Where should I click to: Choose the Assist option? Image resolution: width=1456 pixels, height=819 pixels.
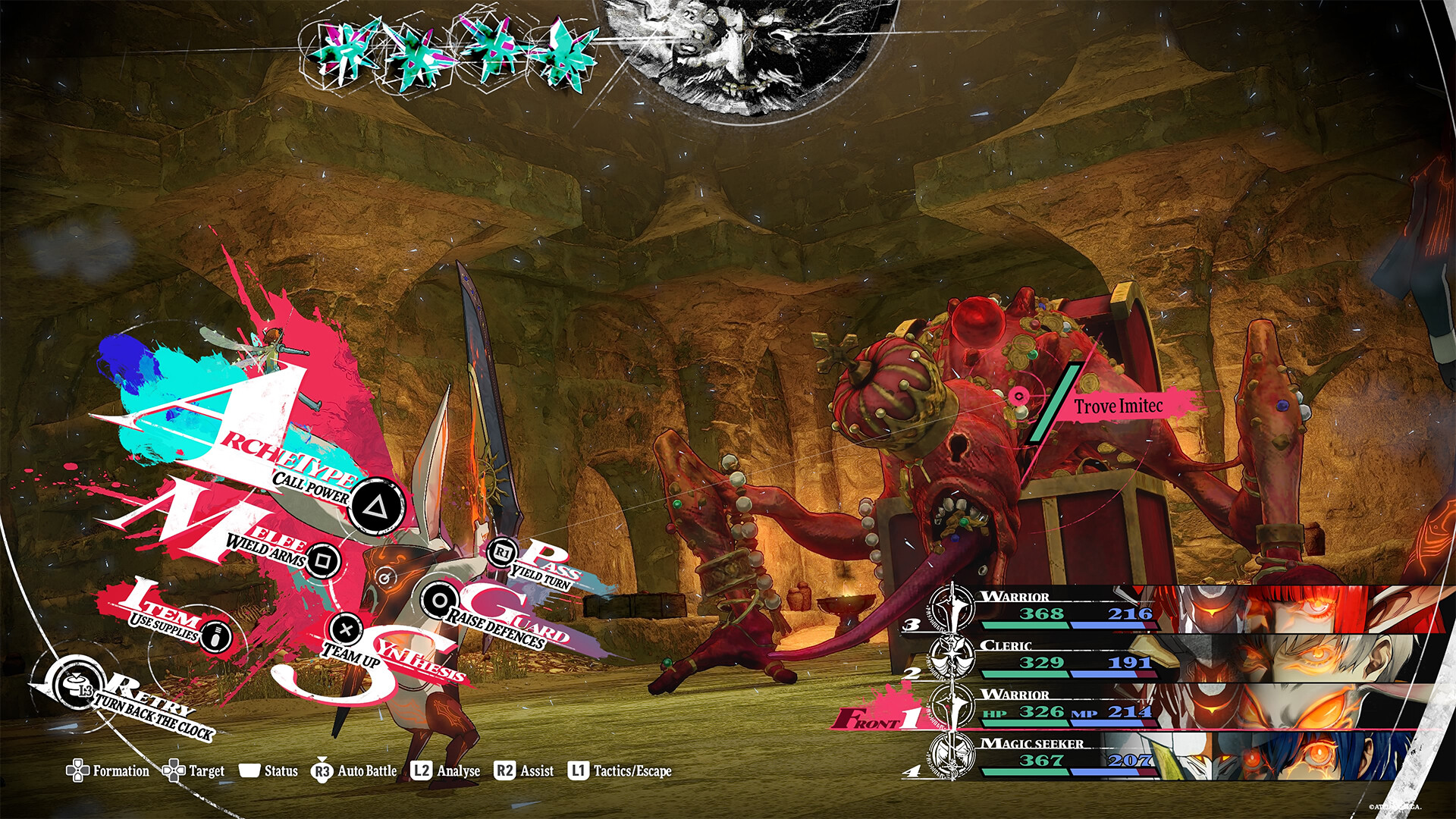tap(524, 771)
